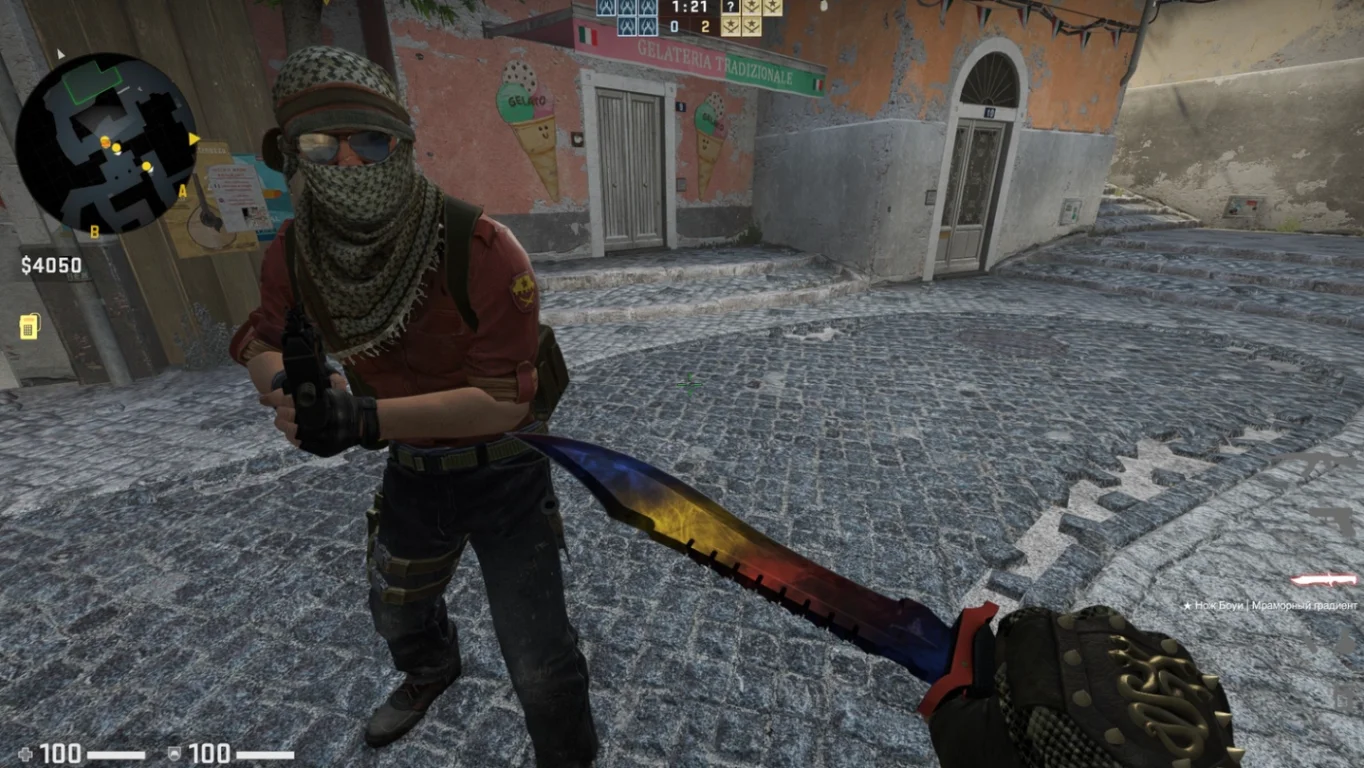
Task: Click the CT score number 0
Action: pyautogui.click(x=675, y=26)
